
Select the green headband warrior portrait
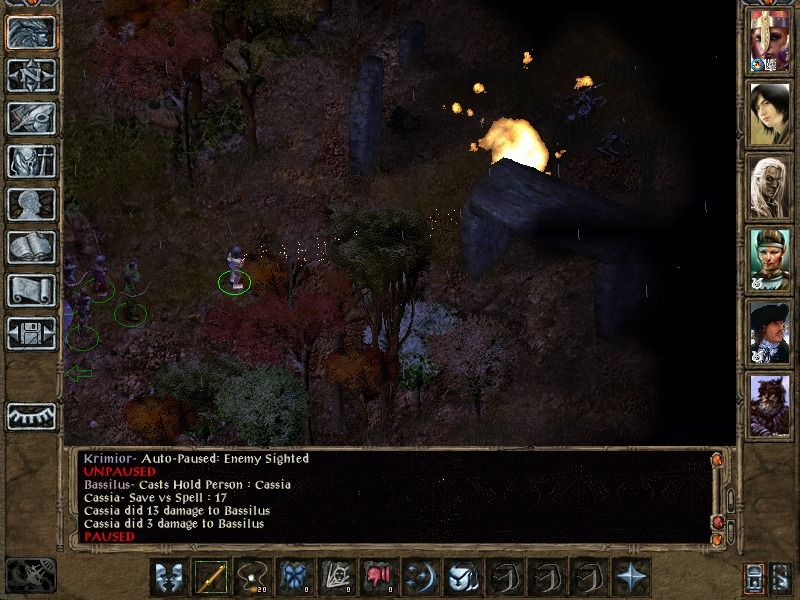click(770, 260)
